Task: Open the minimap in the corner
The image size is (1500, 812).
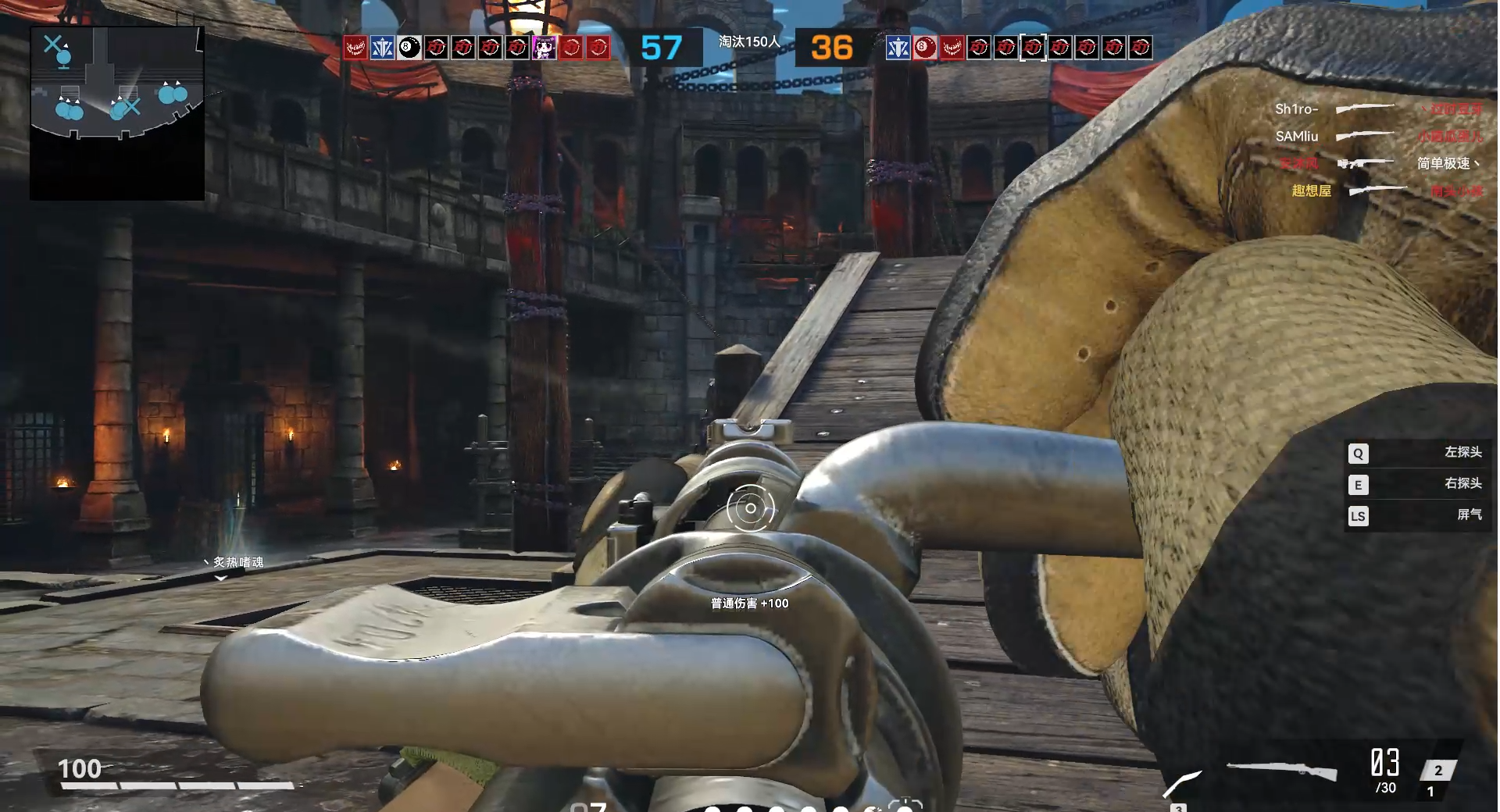Action: coord(117,113)
